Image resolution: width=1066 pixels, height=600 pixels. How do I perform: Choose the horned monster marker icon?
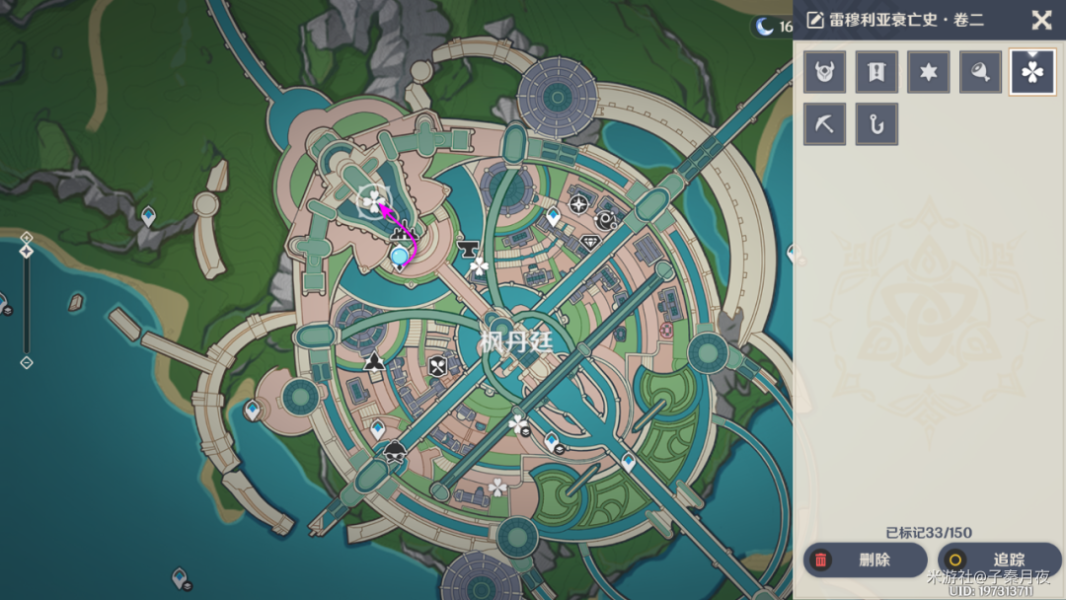[825, 72]
